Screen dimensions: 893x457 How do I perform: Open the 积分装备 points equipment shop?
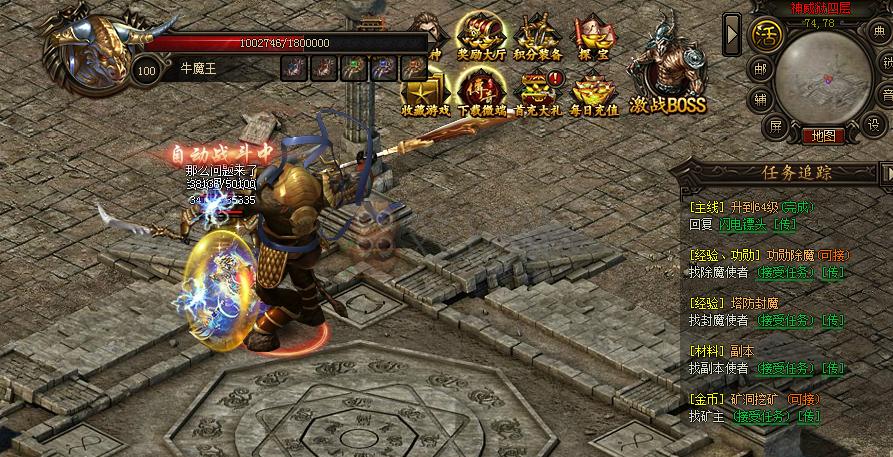tap(536, 38)
